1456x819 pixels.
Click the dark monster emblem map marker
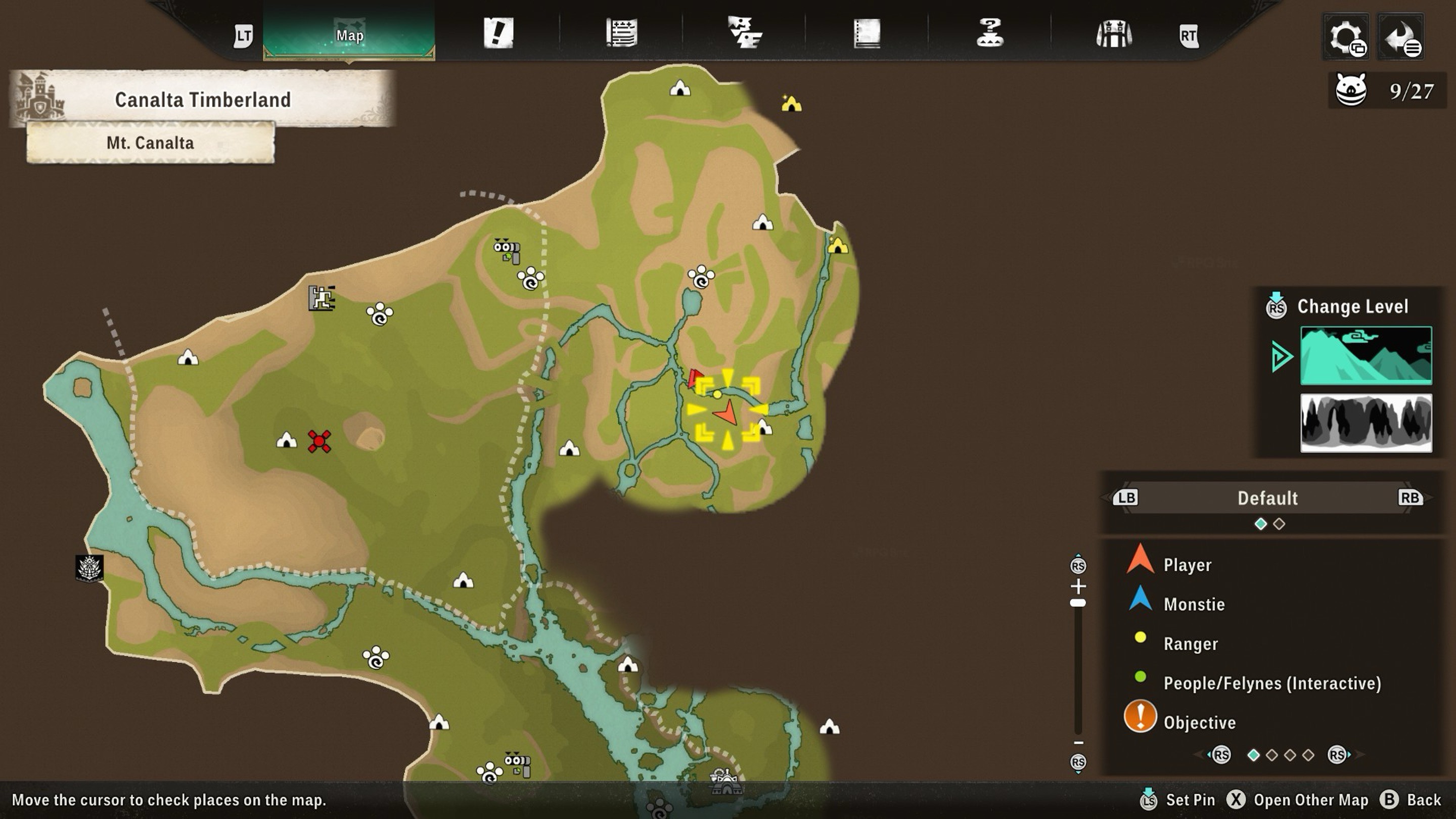[89, 567]
